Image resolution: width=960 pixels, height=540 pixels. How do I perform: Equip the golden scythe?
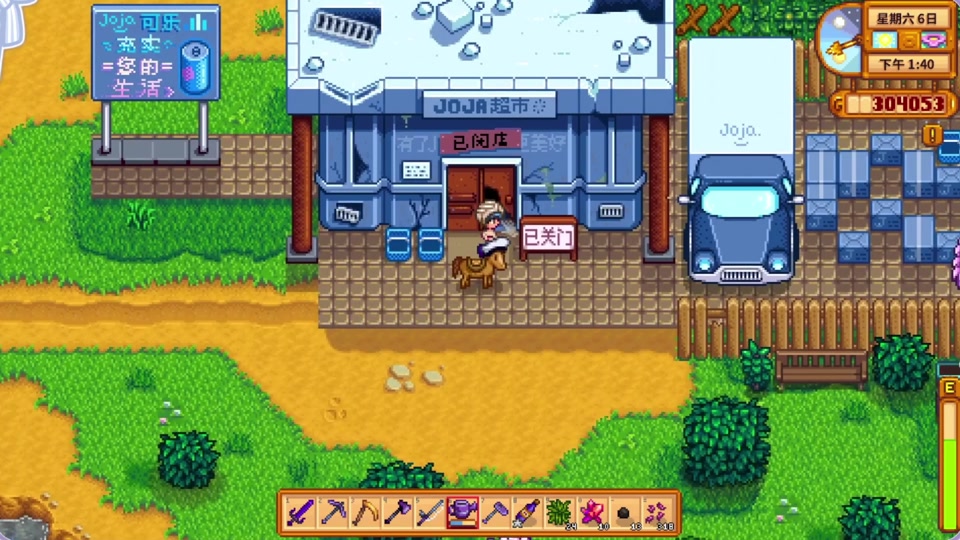(365, 512)
